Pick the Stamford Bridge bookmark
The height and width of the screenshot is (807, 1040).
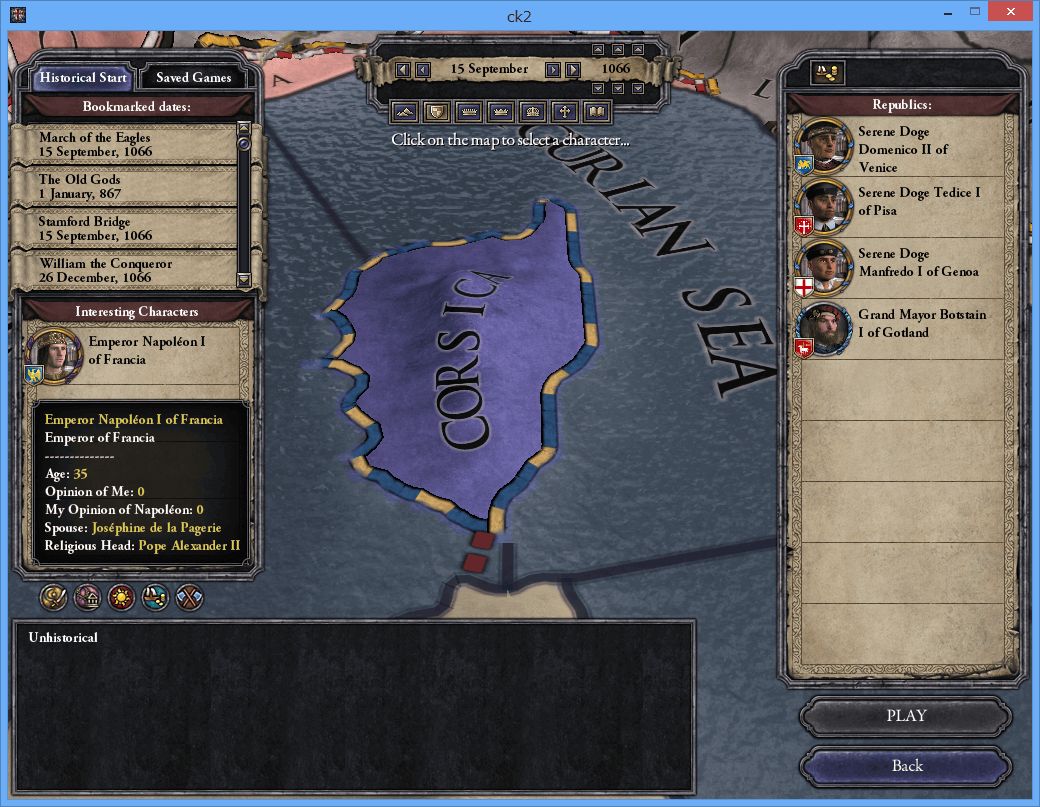point(125,228)
